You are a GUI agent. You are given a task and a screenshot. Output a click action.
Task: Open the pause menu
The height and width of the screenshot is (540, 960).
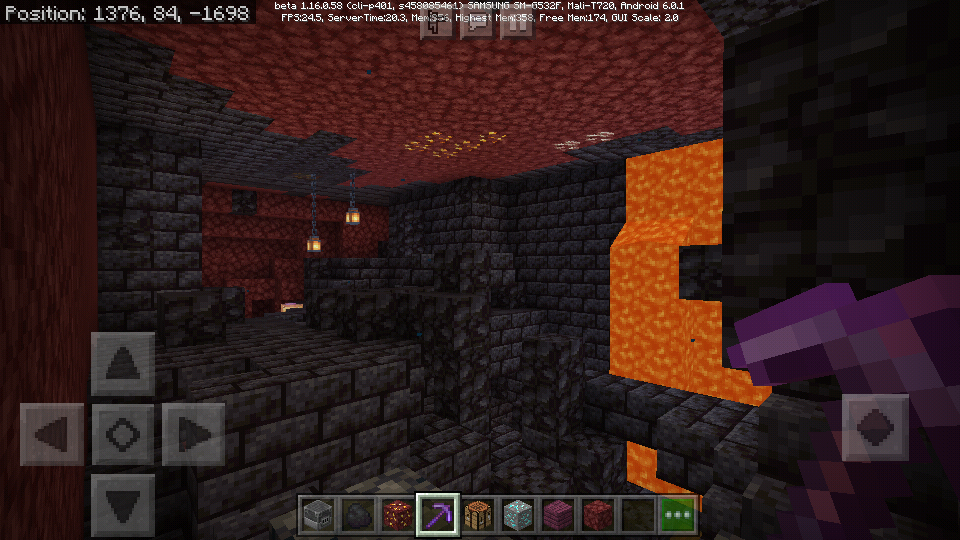coord(517,25)
